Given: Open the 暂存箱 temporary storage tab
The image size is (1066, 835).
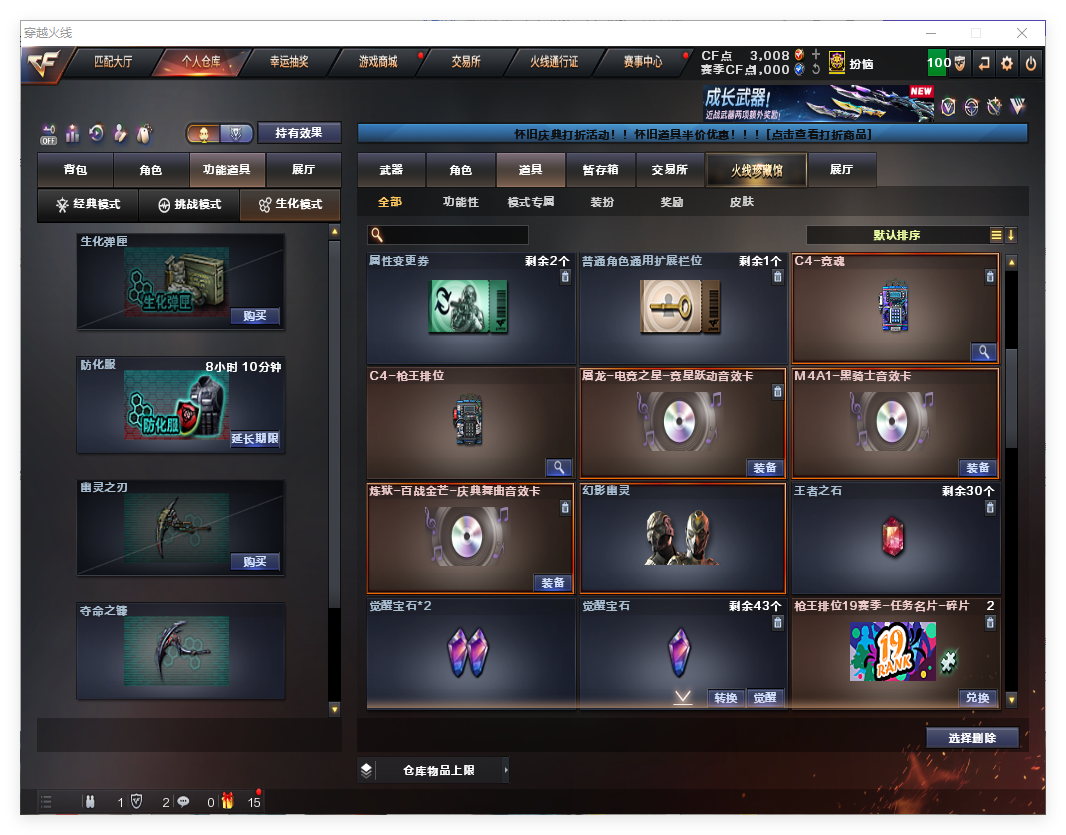Looking at the screenshot, I should [600, 171].
